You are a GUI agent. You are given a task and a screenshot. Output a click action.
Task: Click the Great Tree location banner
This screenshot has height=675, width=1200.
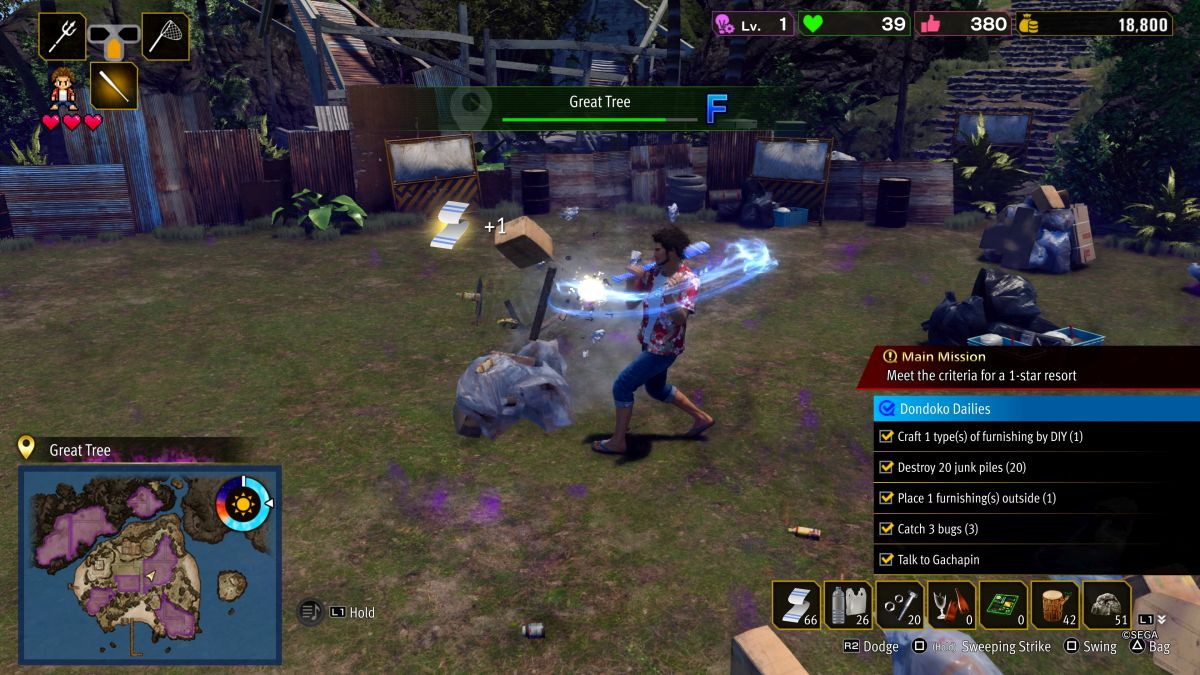(600, 107)
